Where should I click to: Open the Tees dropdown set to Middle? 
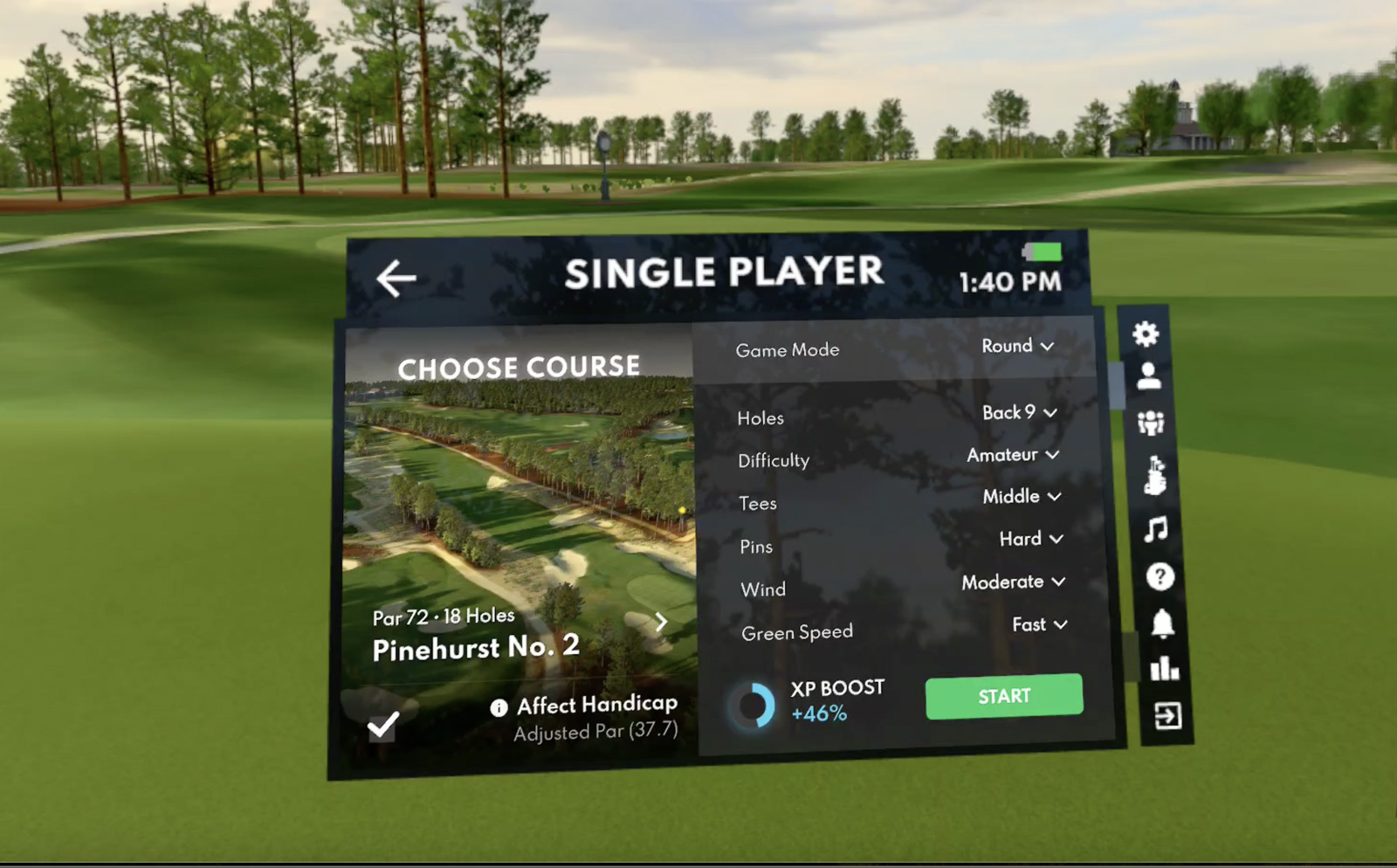[x=1020, y=497]
